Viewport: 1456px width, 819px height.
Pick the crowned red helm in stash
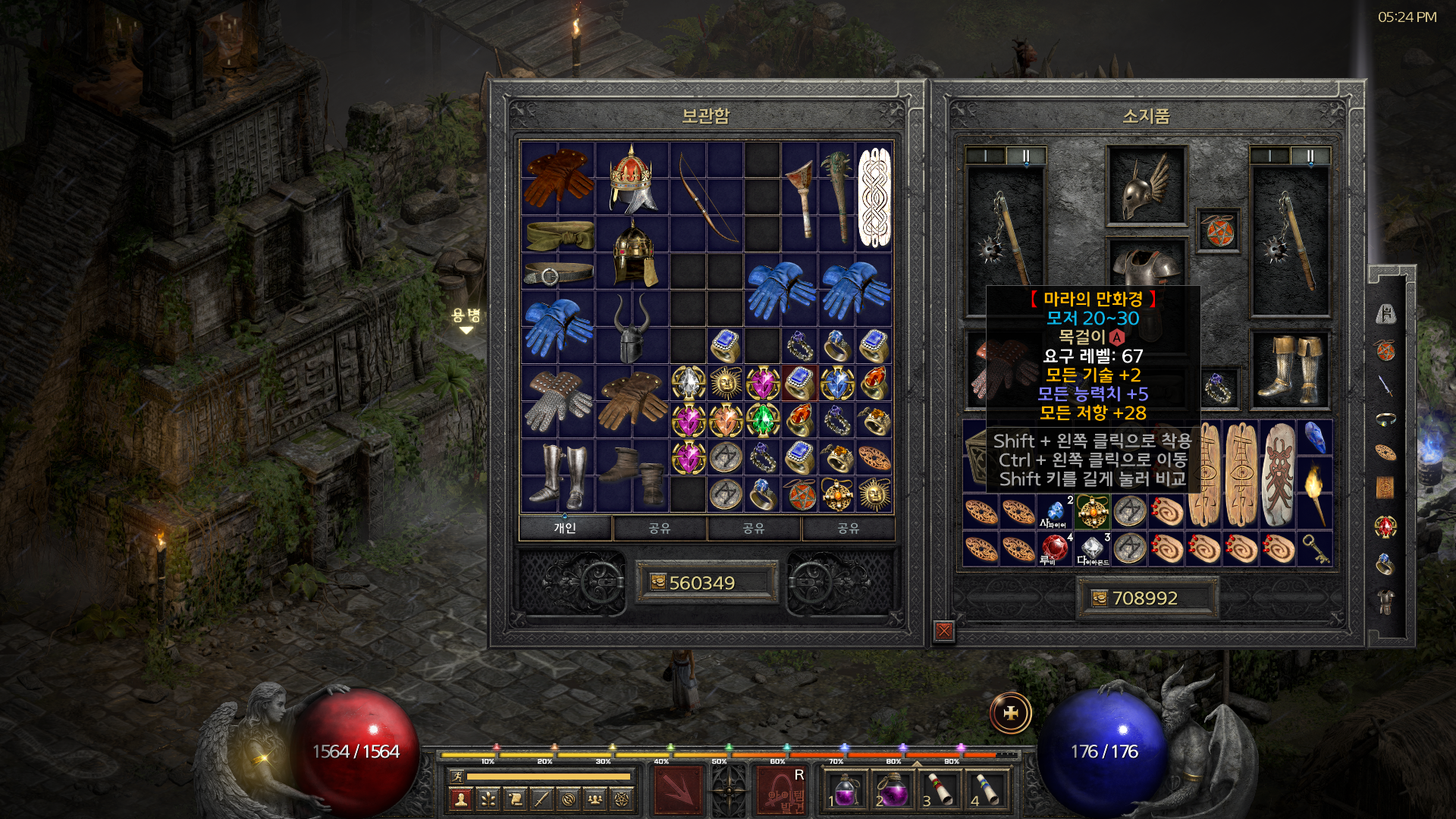632,179
